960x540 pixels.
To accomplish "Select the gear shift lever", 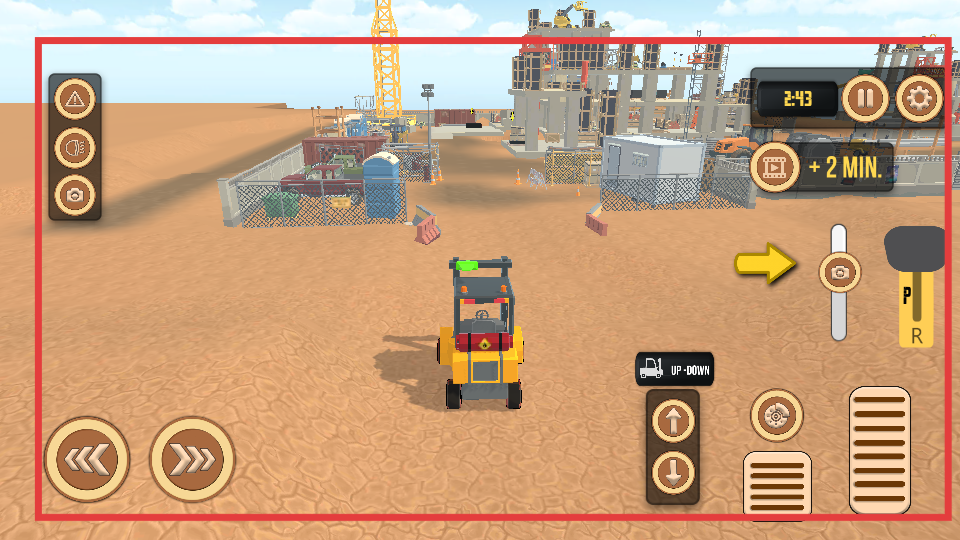I will pos(914,250).
